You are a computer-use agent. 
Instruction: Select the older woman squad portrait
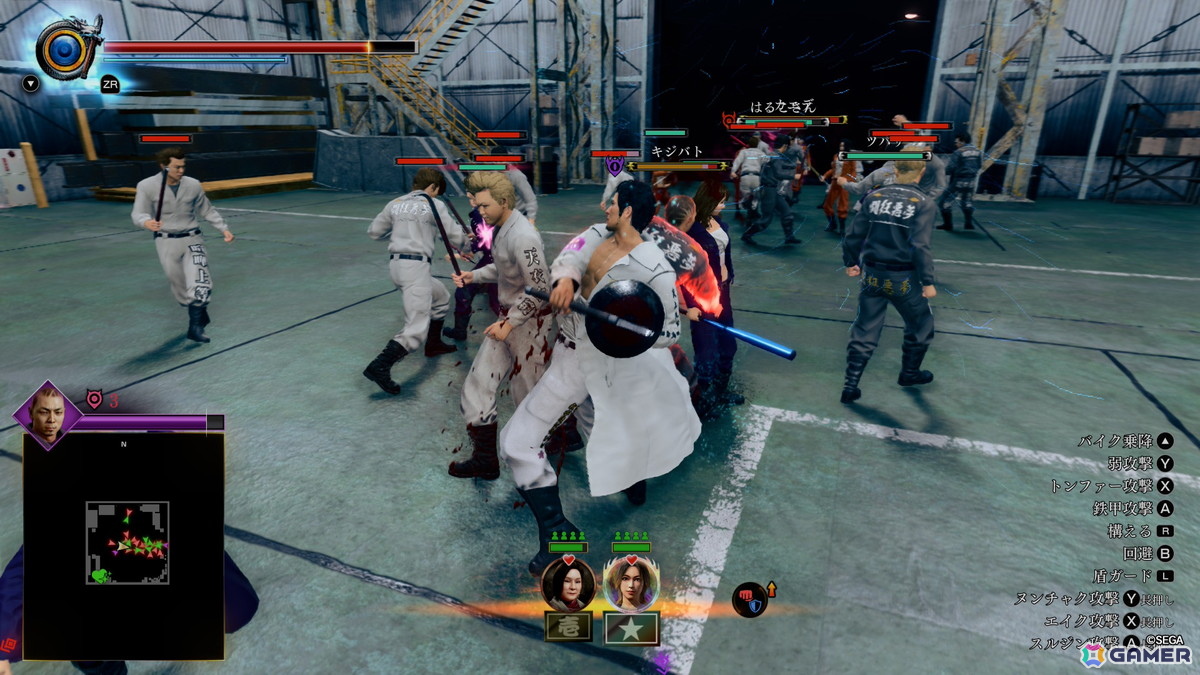tap(568, 583)
